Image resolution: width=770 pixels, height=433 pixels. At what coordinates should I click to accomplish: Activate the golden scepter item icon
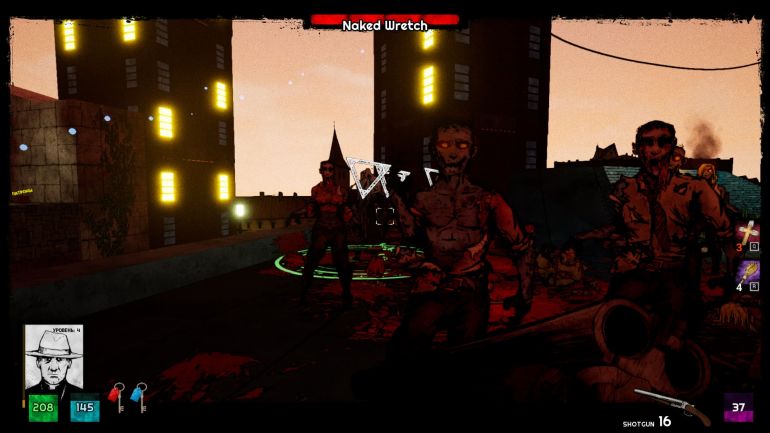tap(746, 273)
